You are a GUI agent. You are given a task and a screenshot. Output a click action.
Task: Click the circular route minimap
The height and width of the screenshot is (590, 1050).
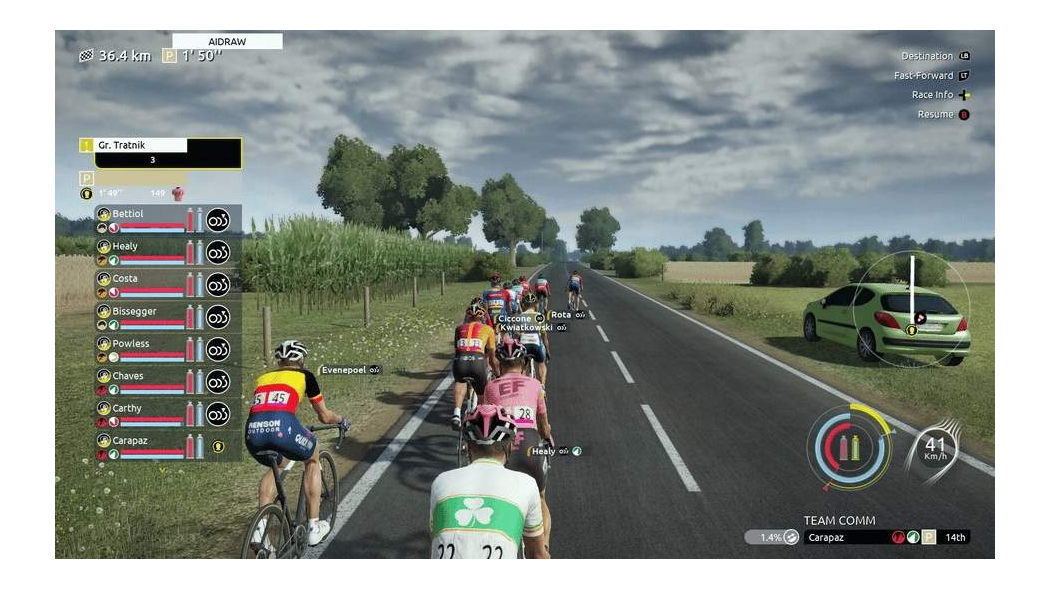coord(912,308)
